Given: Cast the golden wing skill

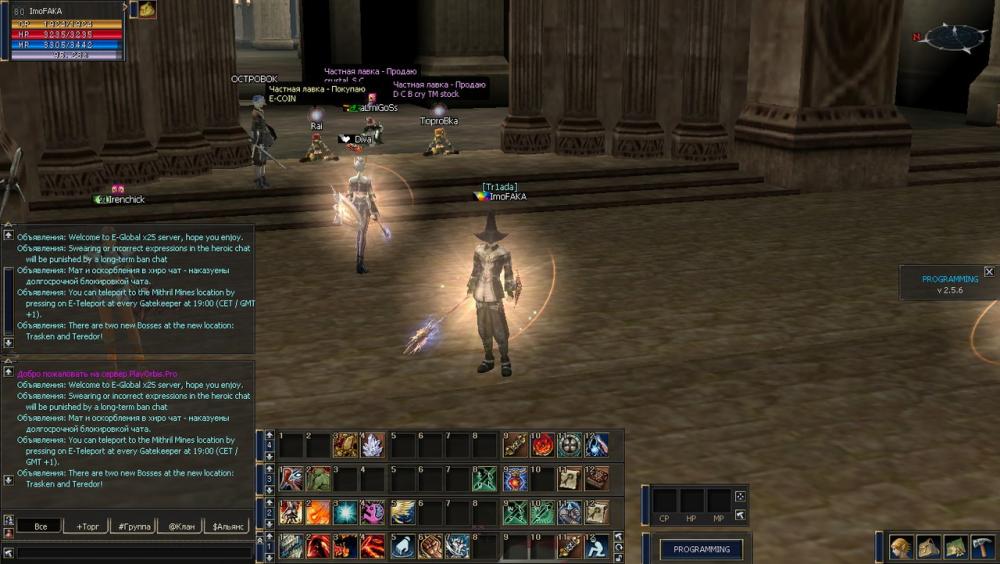Looking at the screenshot, I should point(403,512).
